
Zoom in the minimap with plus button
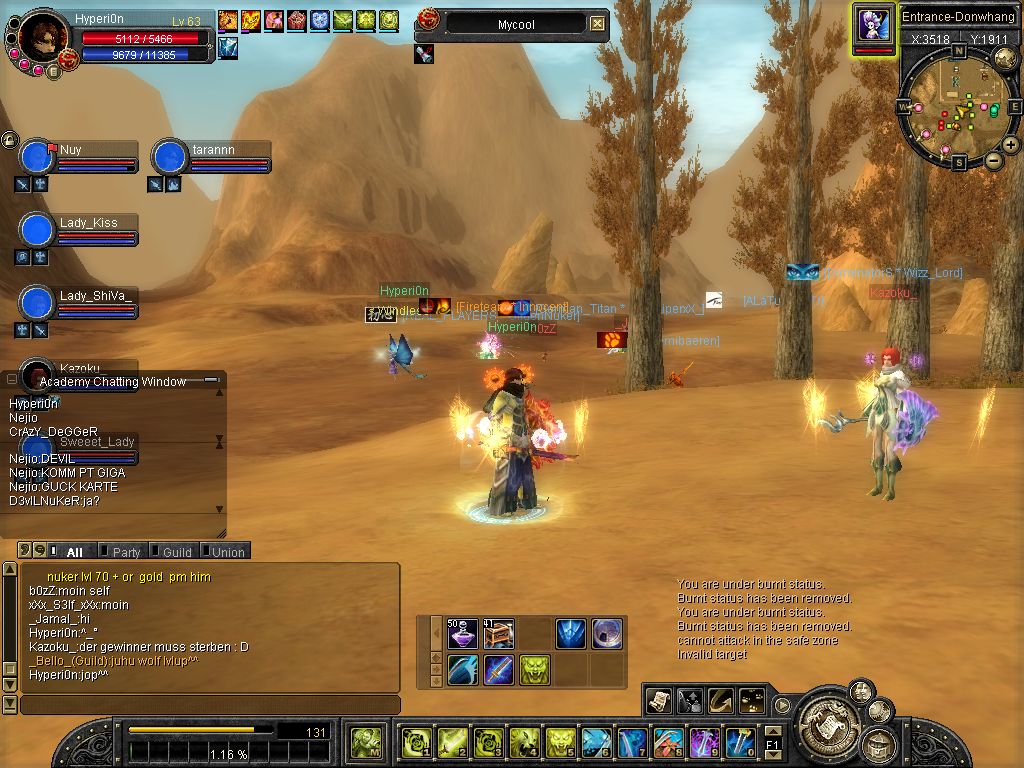[x=1011, y=145]
